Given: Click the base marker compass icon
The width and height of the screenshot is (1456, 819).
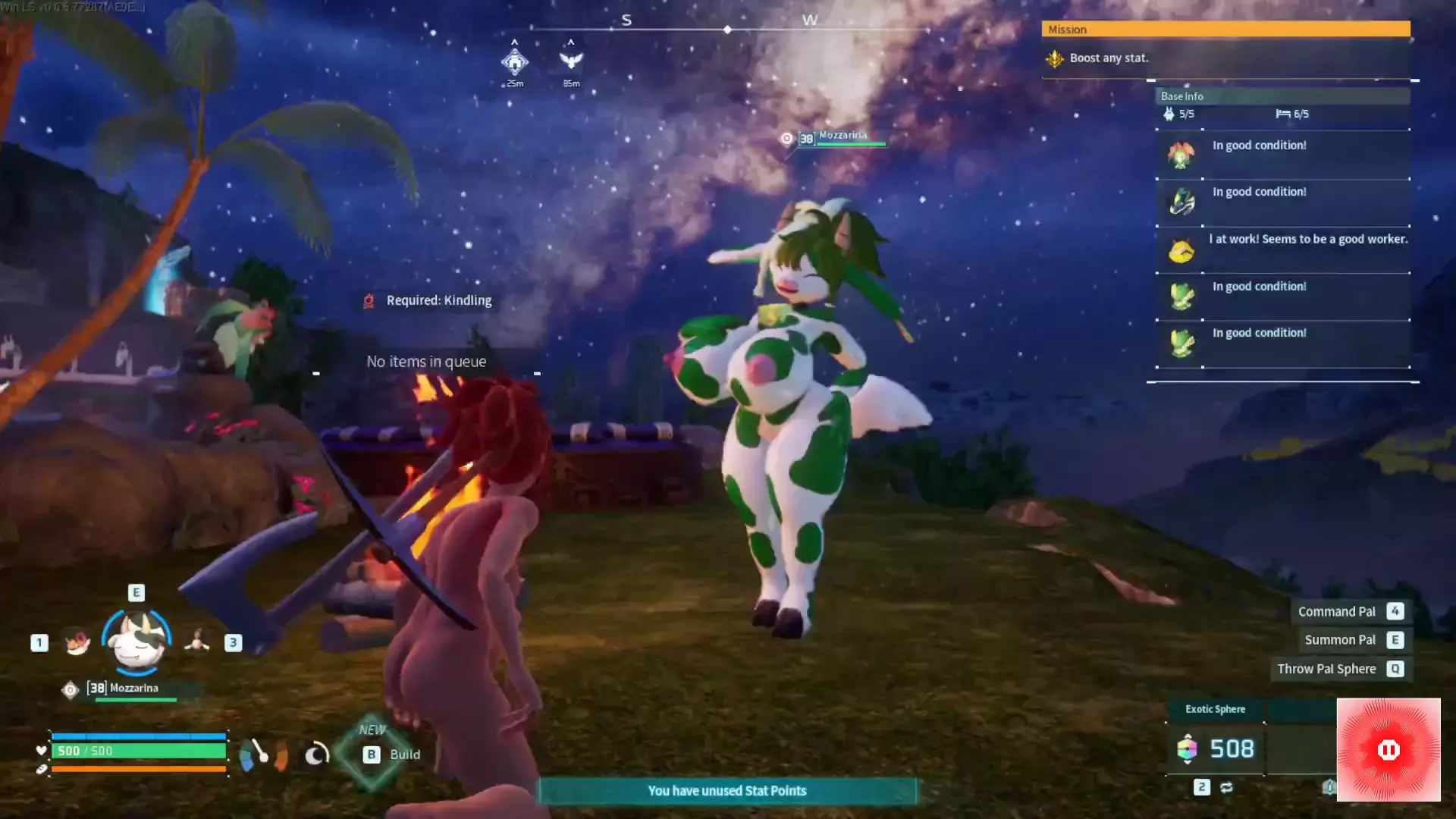Looking at the screenshot, I should (x=515, y=61).
